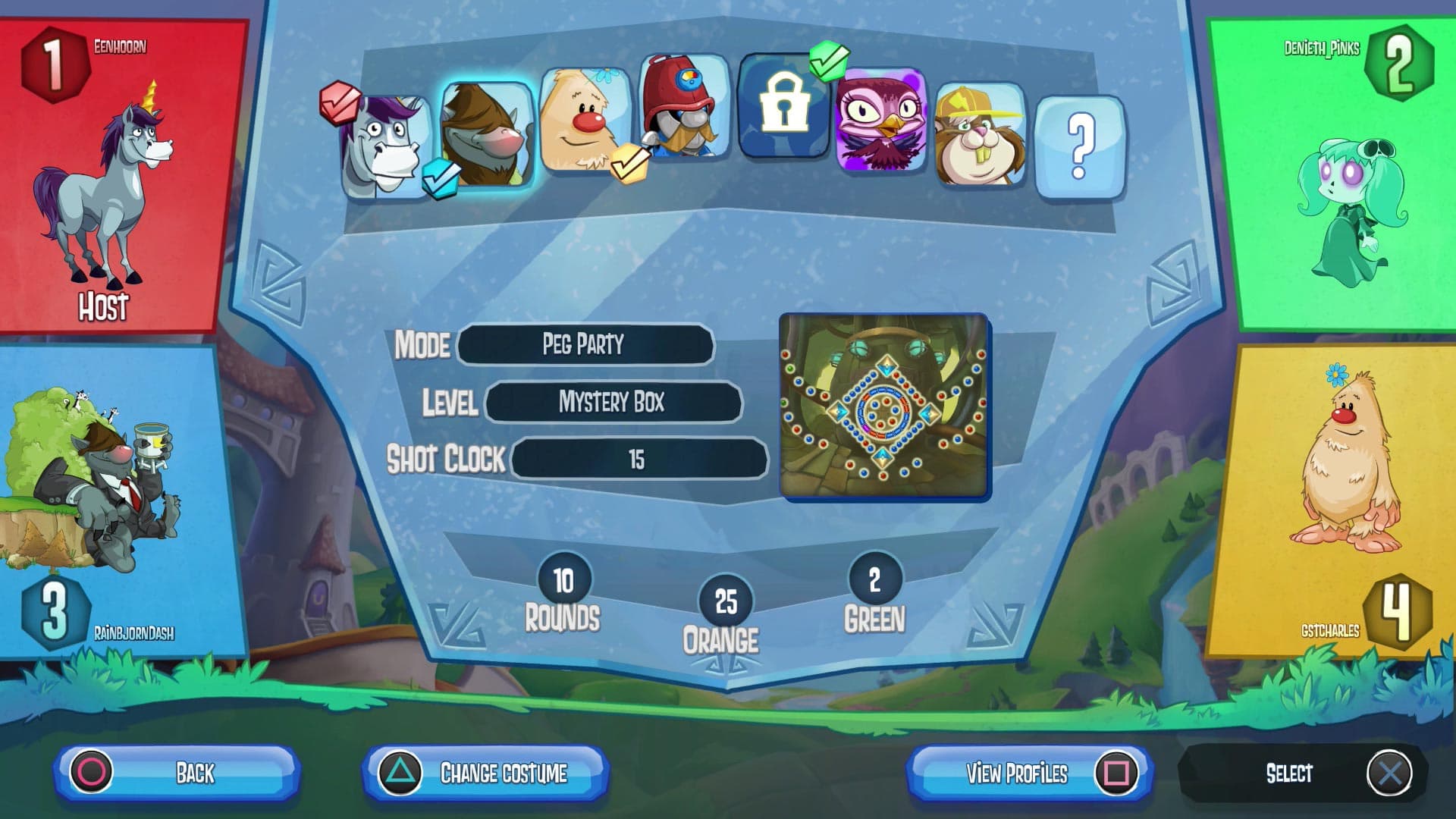
Task: Pick the bearded troll character avatar
Action: click(x=489, y=136)
